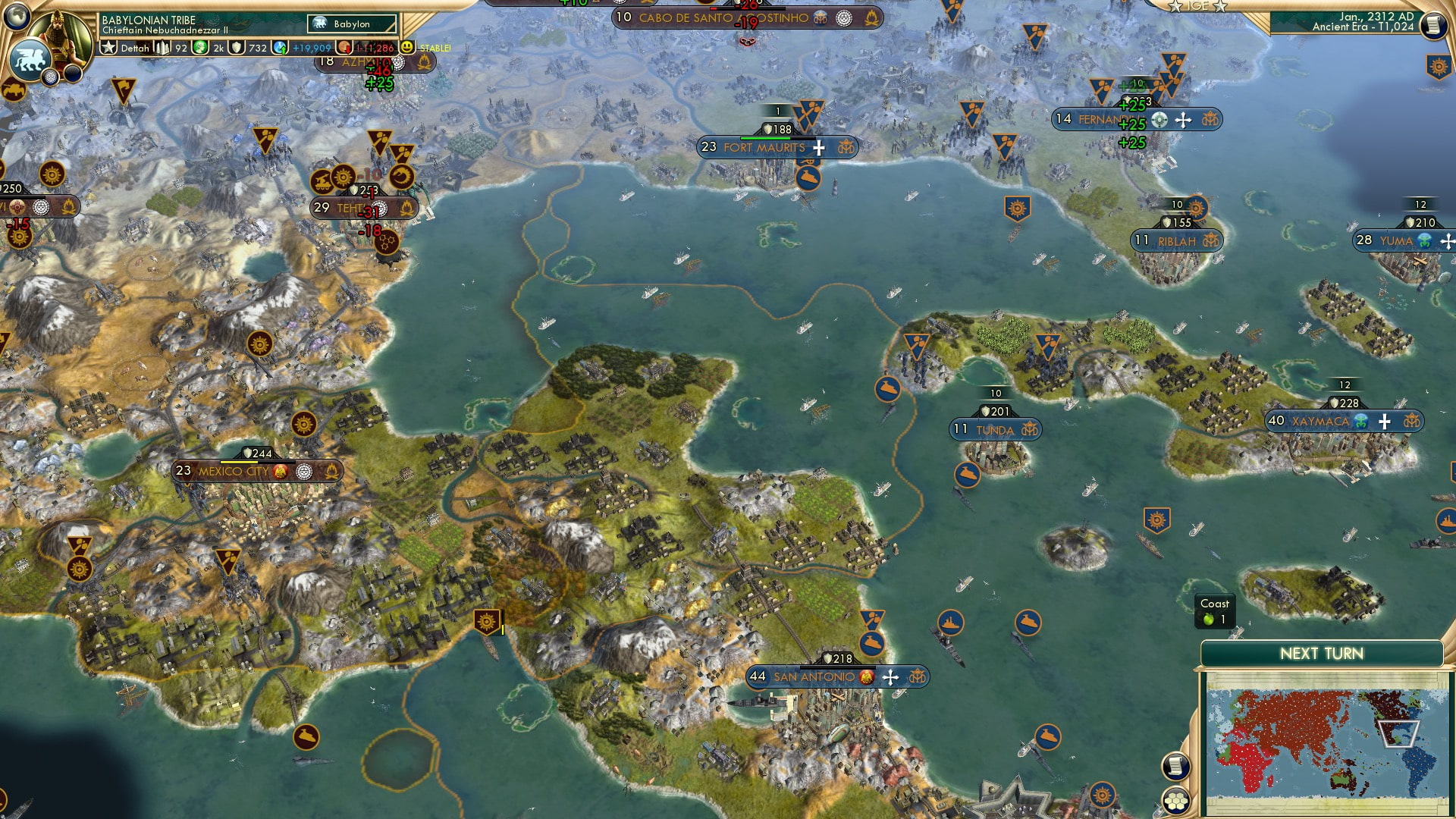
Task: End the turn with Next Turn
Action: pos(1321,654)
